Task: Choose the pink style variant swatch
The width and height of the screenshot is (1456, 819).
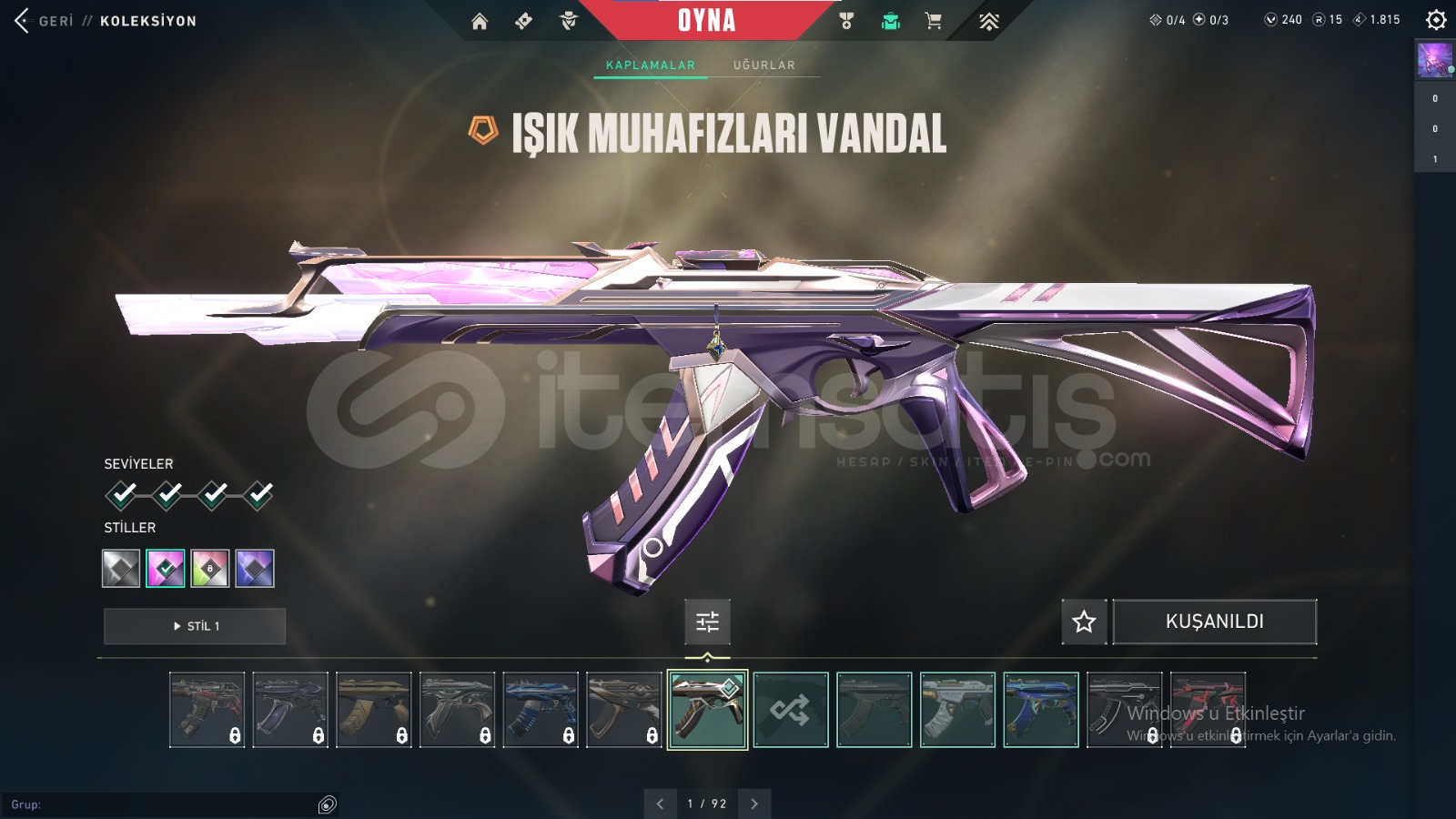Action: pos(166,569)
